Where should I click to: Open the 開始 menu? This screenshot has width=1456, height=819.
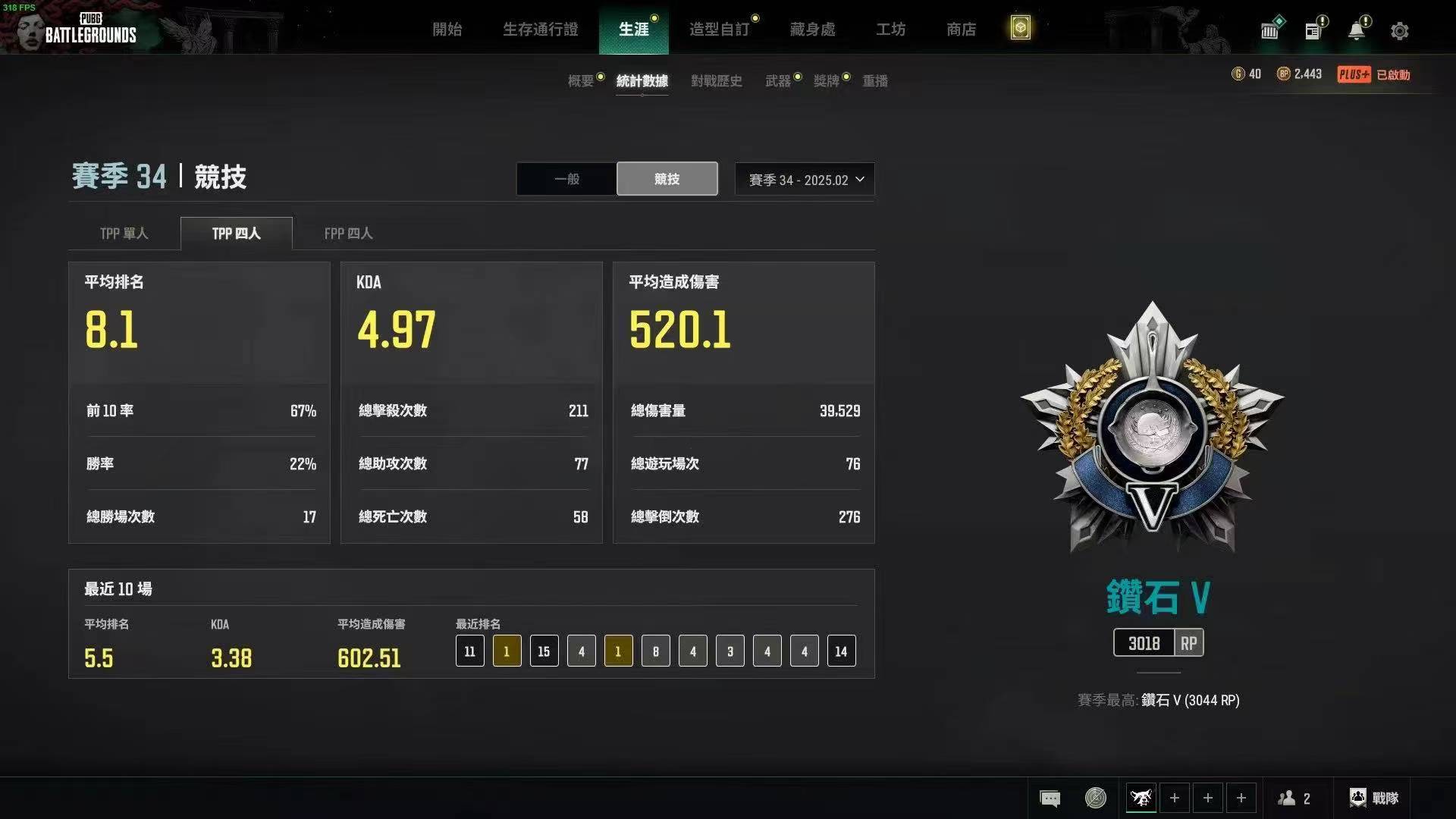point(447,30)
